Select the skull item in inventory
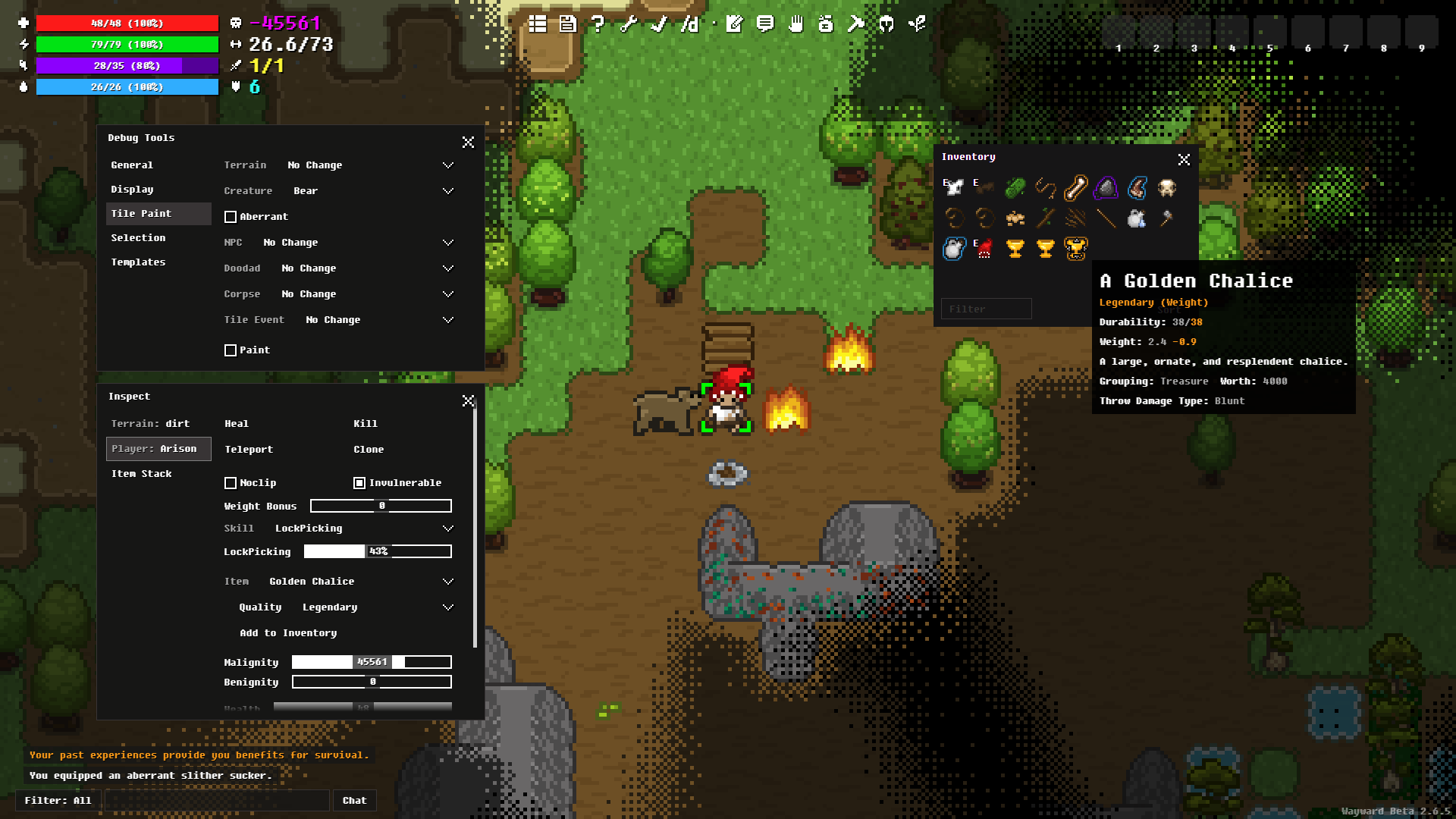Viewport: 1456px width, 819px height. 1166,187
